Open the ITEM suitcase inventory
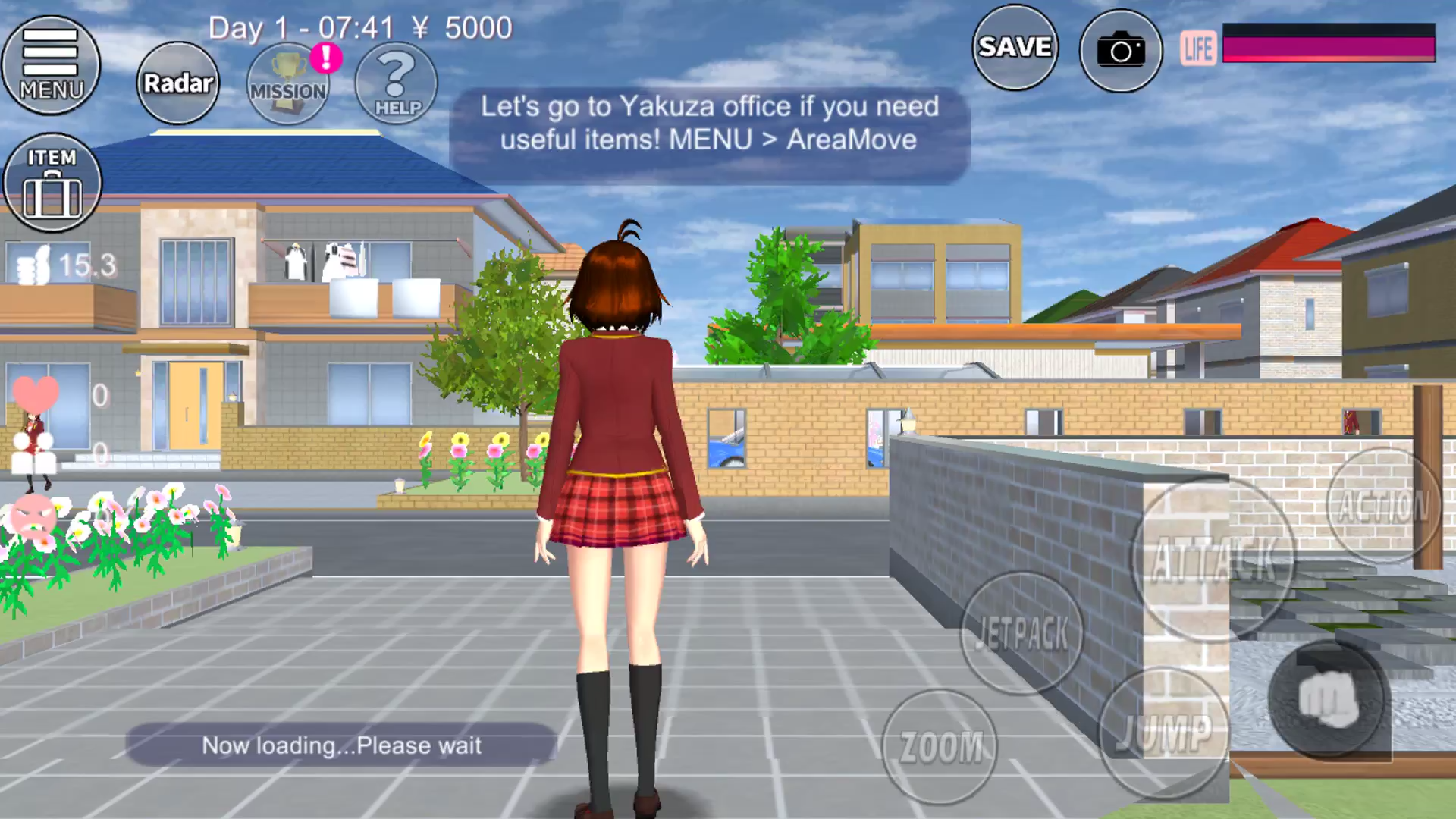The image size is (1456, 819). coord(52,183)
